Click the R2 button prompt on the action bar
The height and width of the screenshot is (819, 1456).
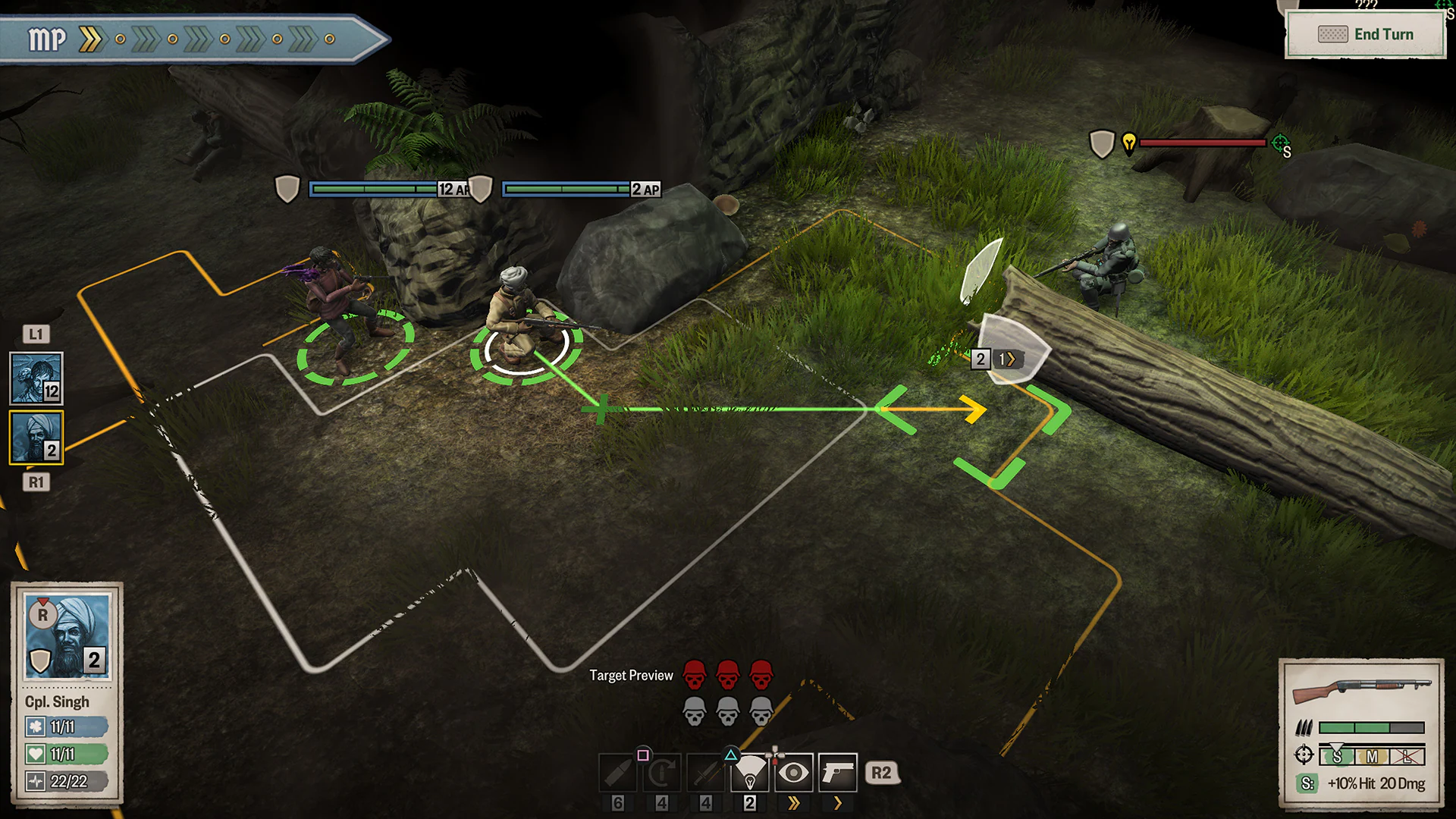[883, 773]
